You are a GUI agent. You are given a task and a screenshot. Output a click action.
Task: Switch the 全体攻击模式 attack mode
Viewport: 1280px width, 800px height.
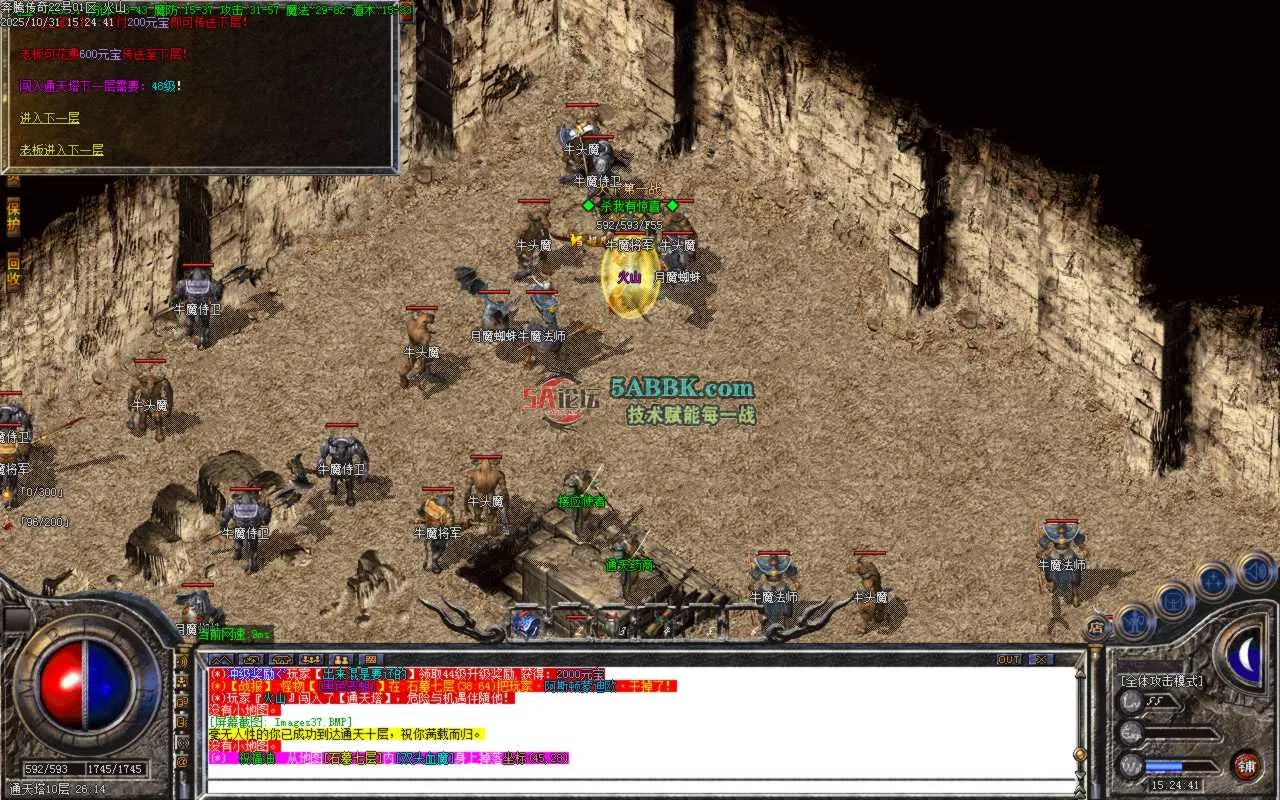[x=1163, y=680]
